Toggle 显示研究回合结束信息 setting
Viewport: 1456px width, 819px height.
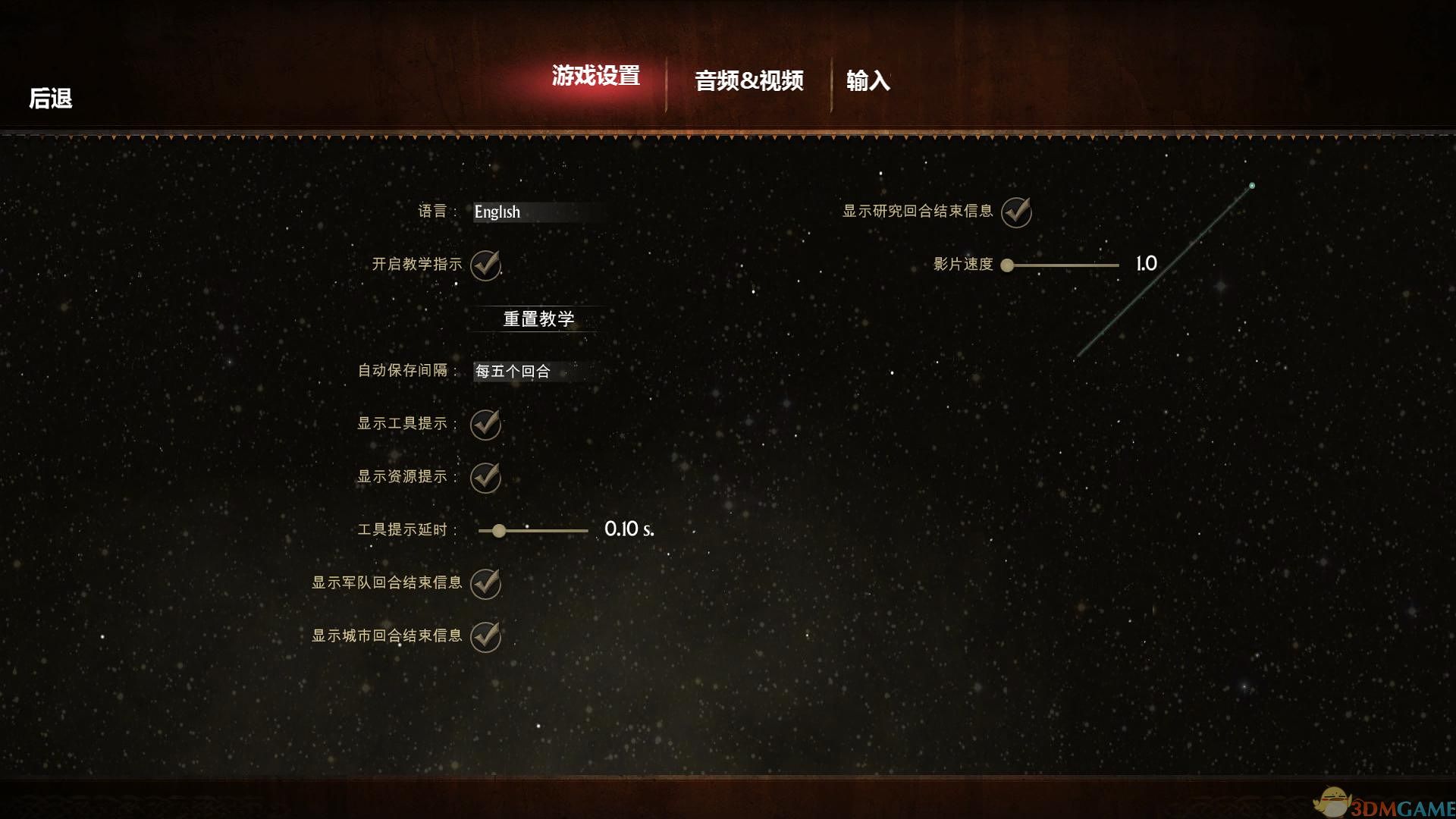pyautogui.click(x=1016, y=211)
